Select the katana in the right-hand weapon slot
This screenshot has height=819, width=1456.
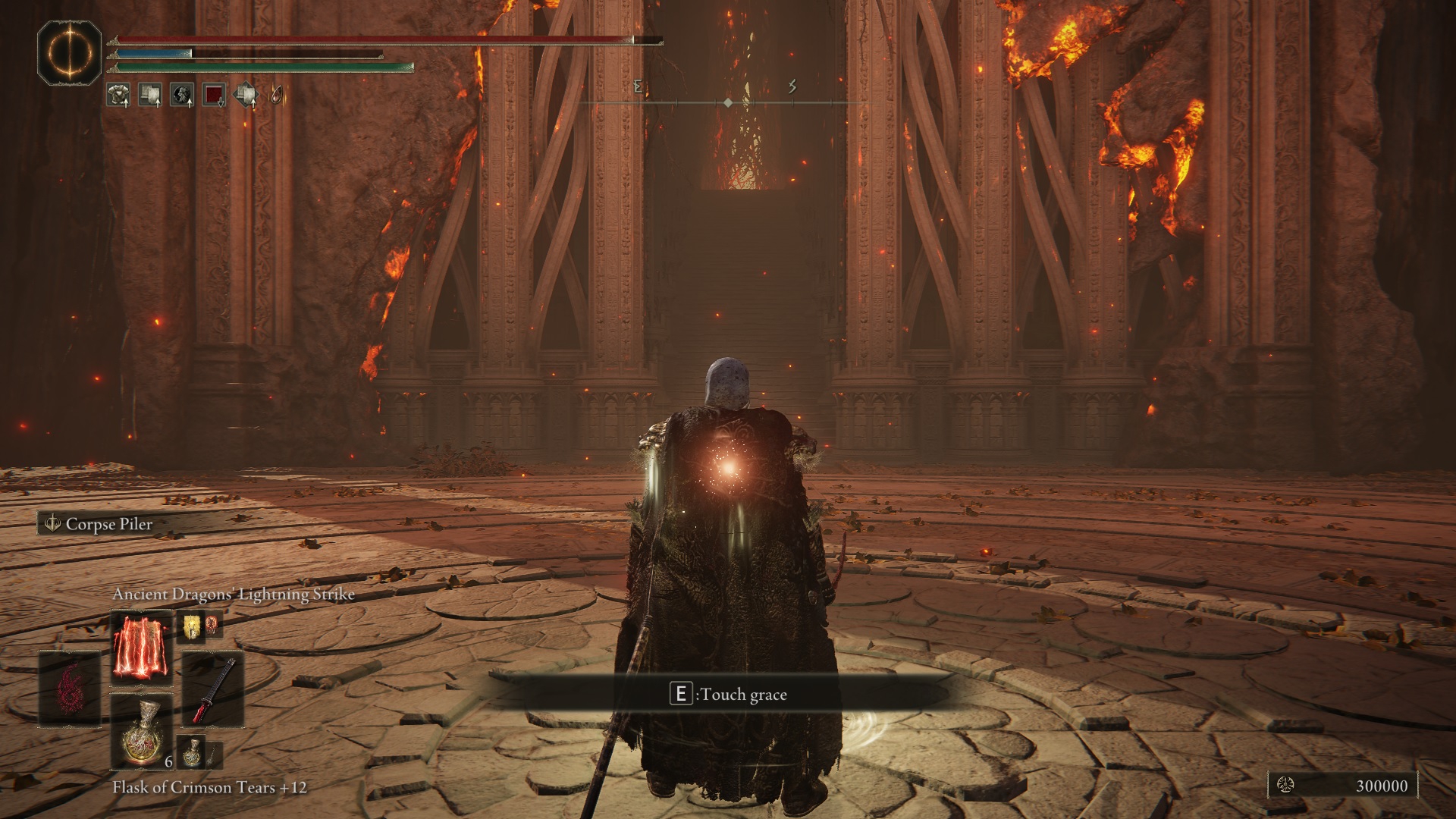[x=213, y=690]
